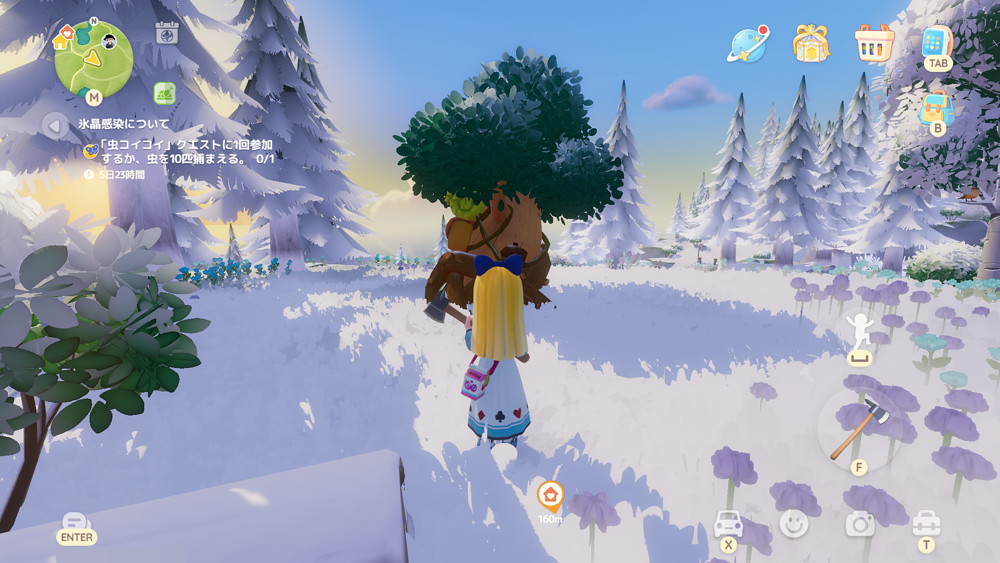1000x563 pixels.
Task: Click the home marker on the minimap
Action: tap(62, 40)
